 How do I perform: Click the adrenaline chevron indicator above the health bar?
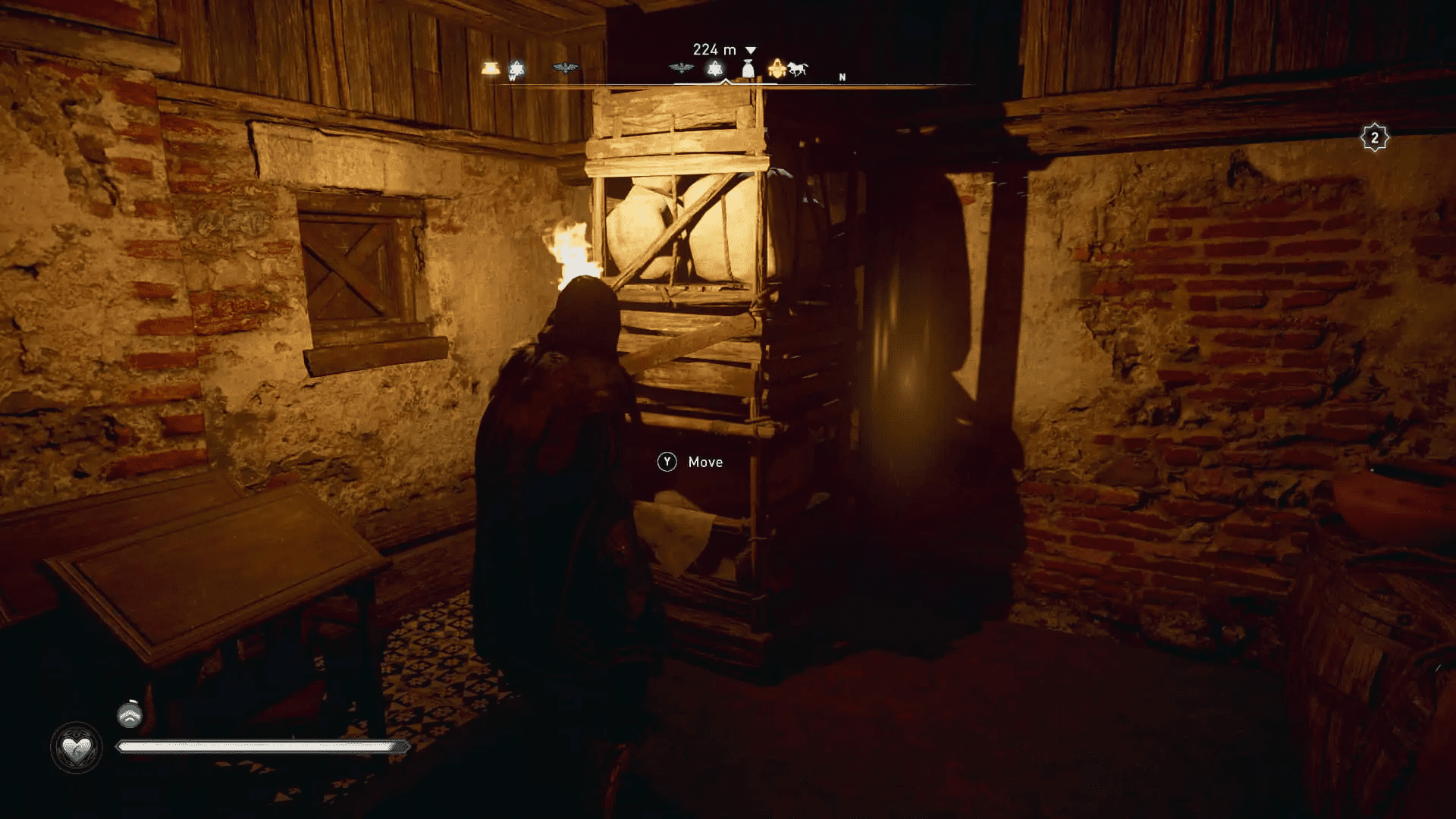pyautogui.click(x=129, y=715)
